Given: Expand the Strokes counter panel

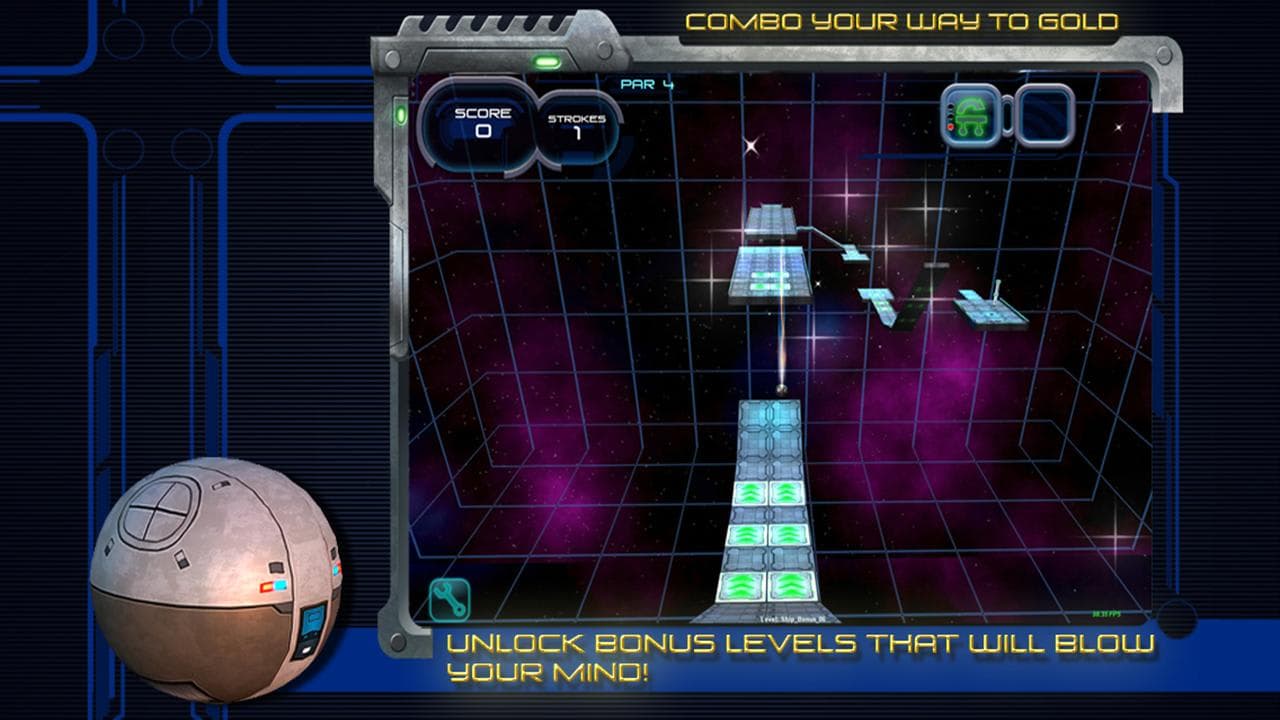Looking at the screenshot, I should click(x=575, y=125).
